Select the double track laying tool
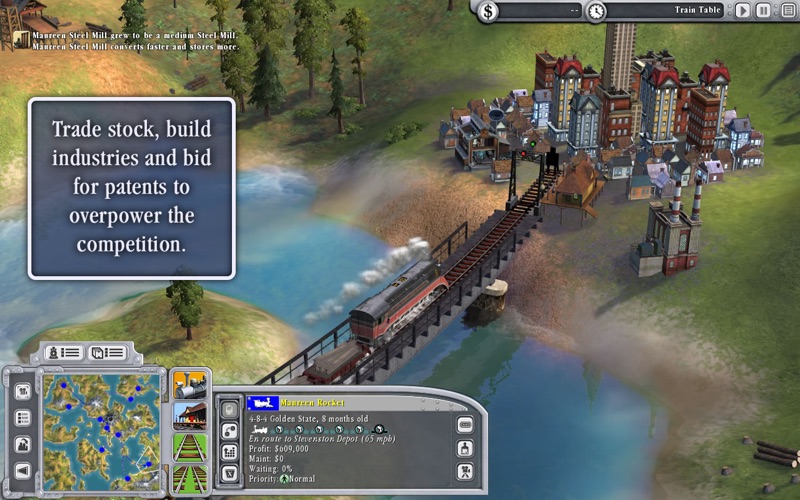This screenshot has width=800, height=500. tap(189, 476)
